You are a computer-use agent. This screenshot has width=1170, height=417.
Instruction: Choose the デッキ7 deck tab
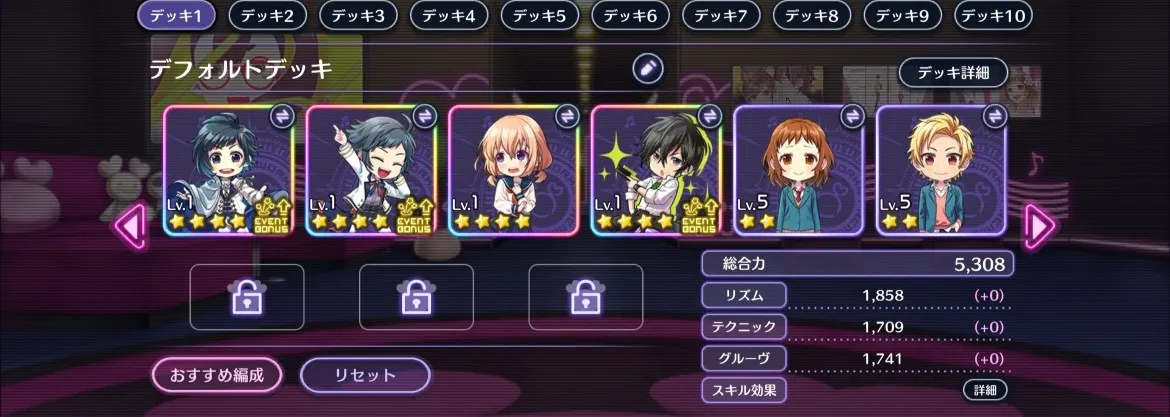click(x=722, y=16)
